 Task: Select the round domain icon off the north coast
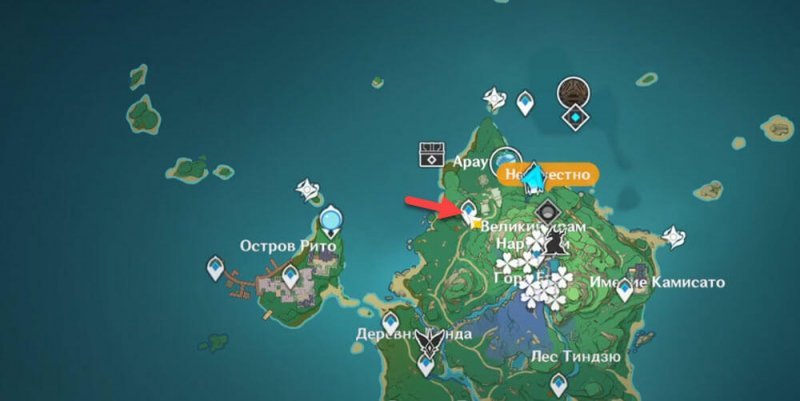tap(574, 92)
